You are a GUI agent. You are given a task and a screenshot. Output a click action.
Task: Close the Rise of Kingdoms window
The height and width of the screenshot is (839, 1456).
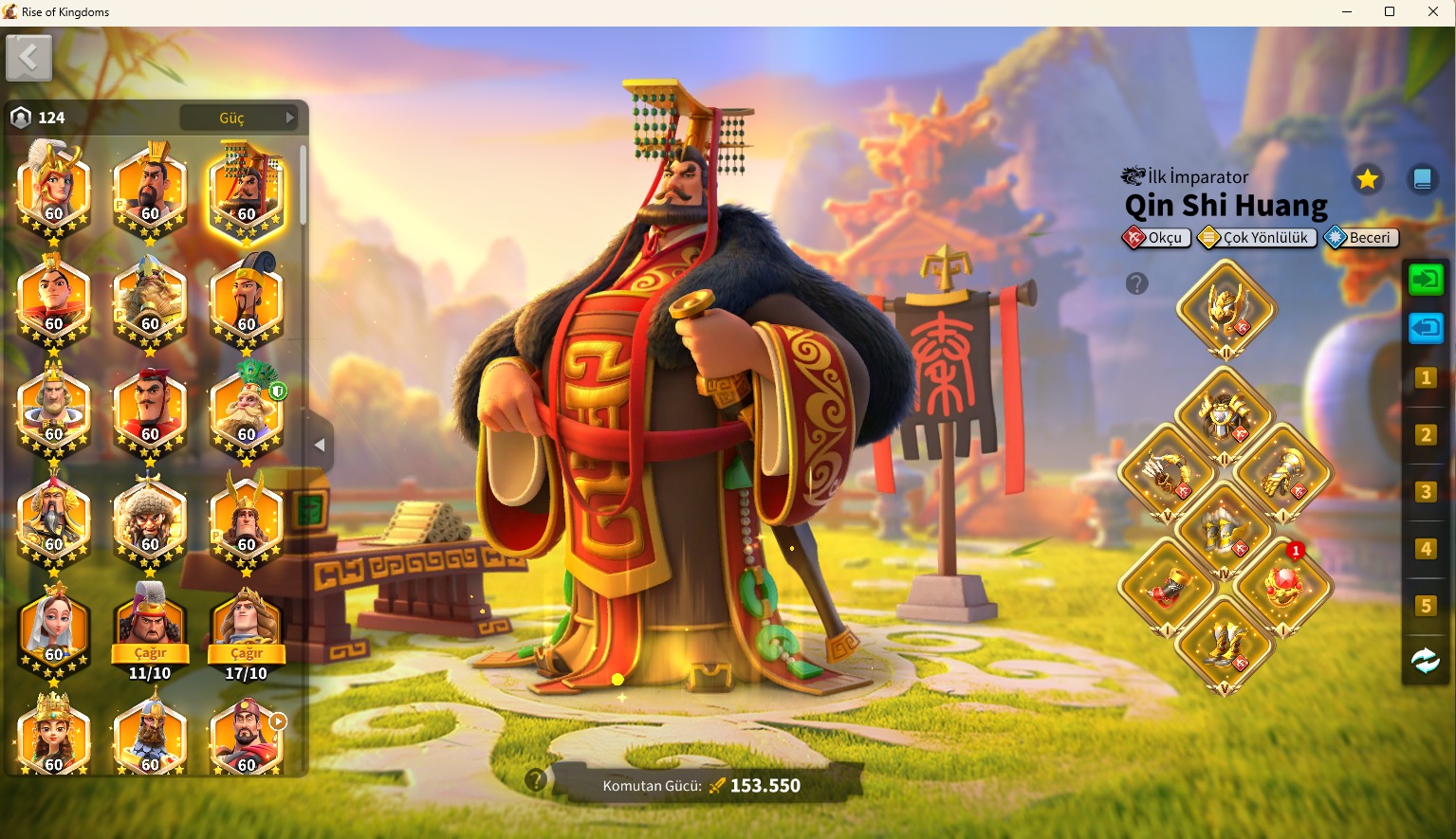[1433, 12]
